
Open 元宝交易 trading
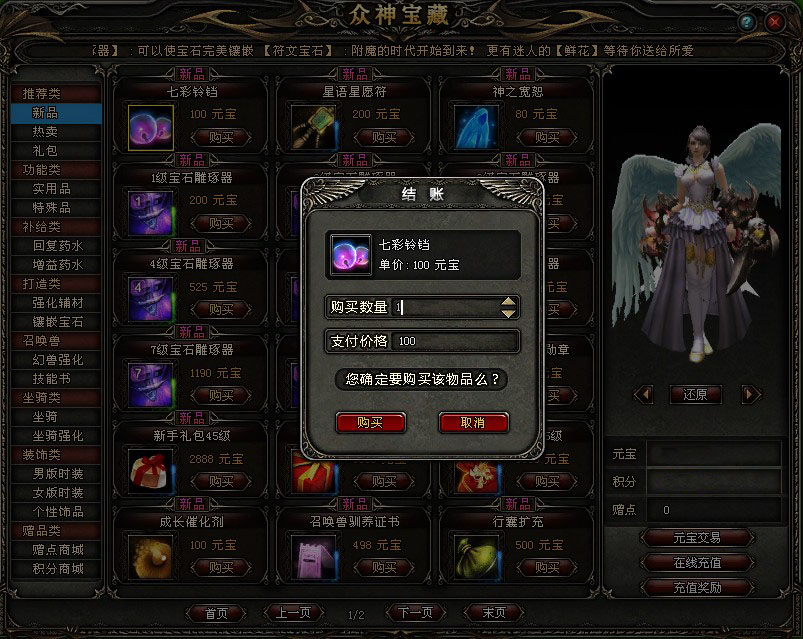coord(697,538)
